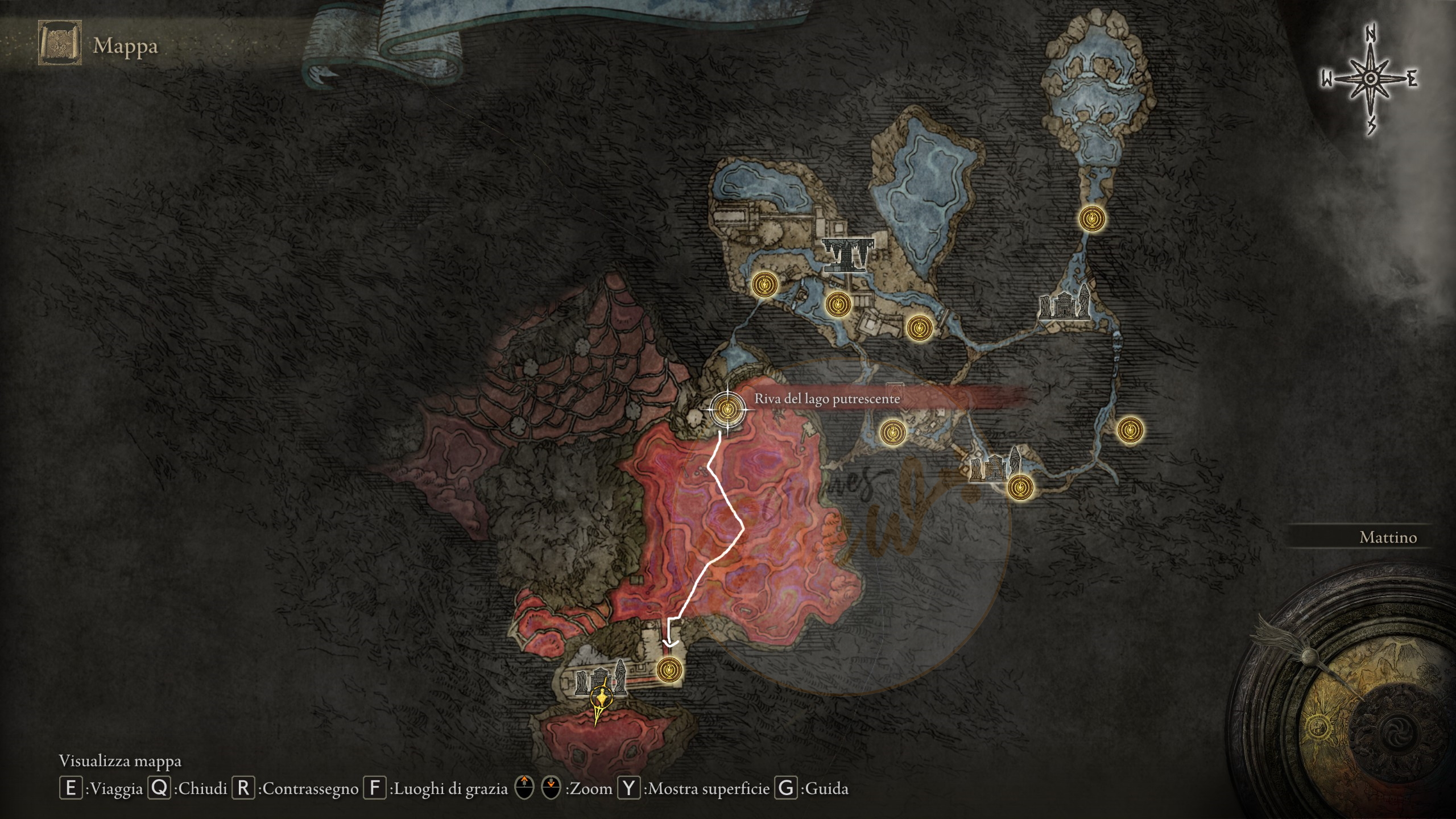Select the Riva del lago putrescente grace marker
The height and width of the screenshot is (819, 1456).
[727, 408]
